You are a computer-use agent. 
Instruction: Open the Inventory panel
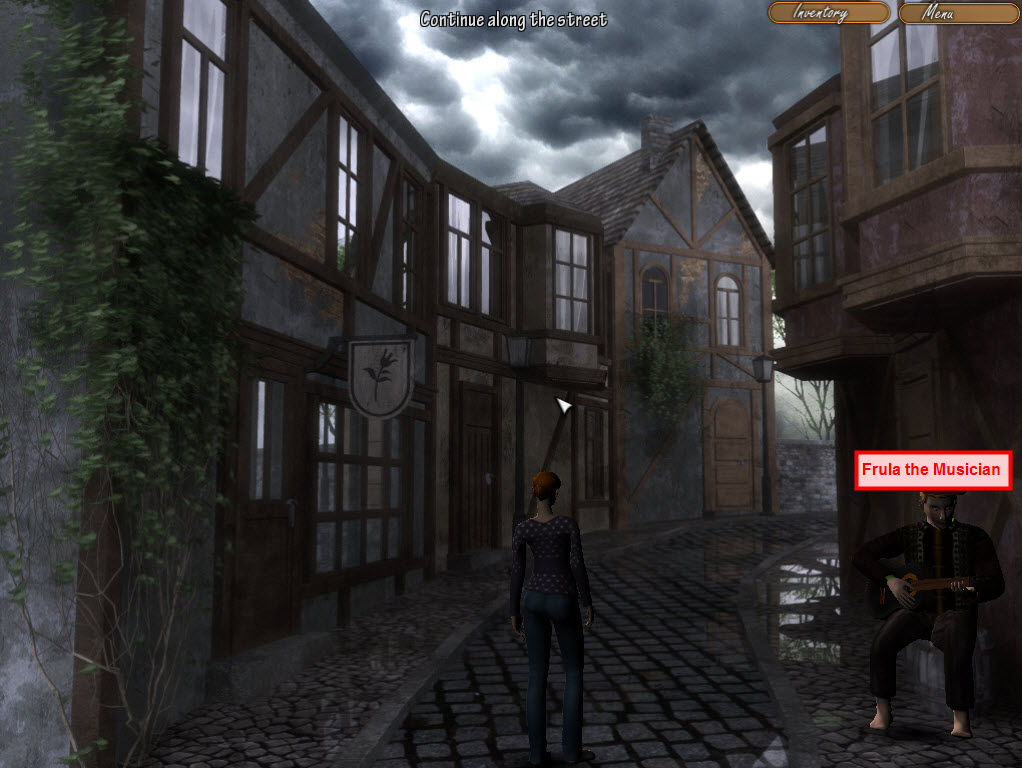click(x=828, y=13)
